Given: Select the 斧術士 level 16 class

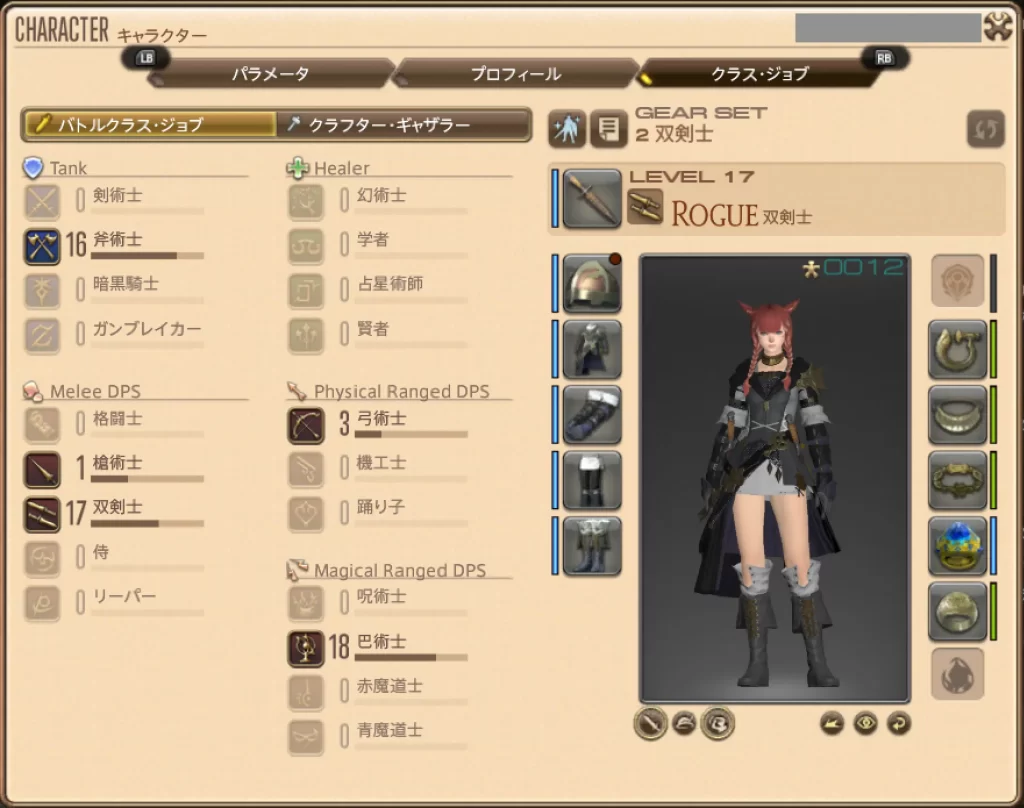Looking at the screenshot, I should click(x=43, y=245).
